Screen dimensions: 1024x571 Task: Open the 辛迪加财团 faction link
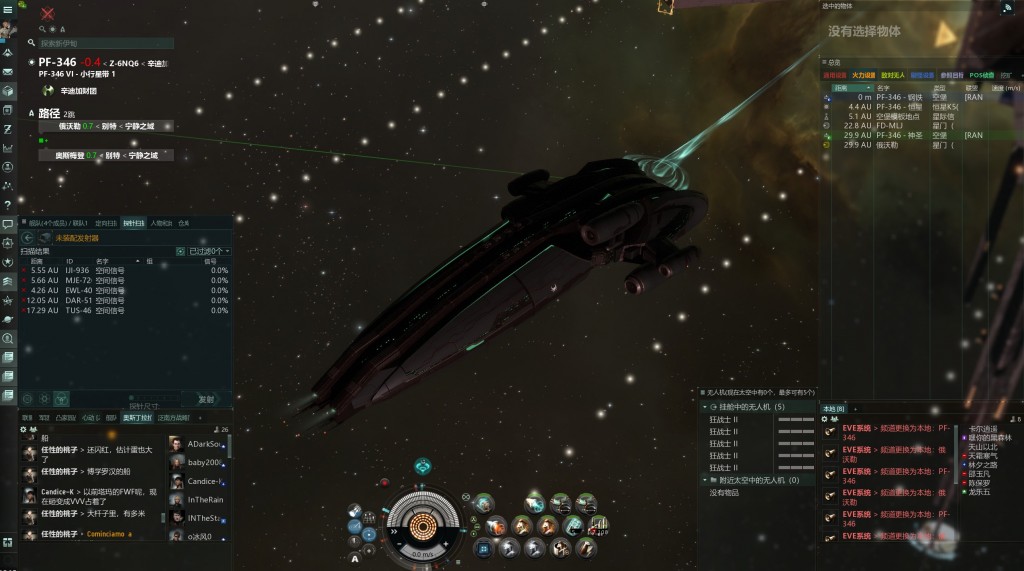point(78,91)
